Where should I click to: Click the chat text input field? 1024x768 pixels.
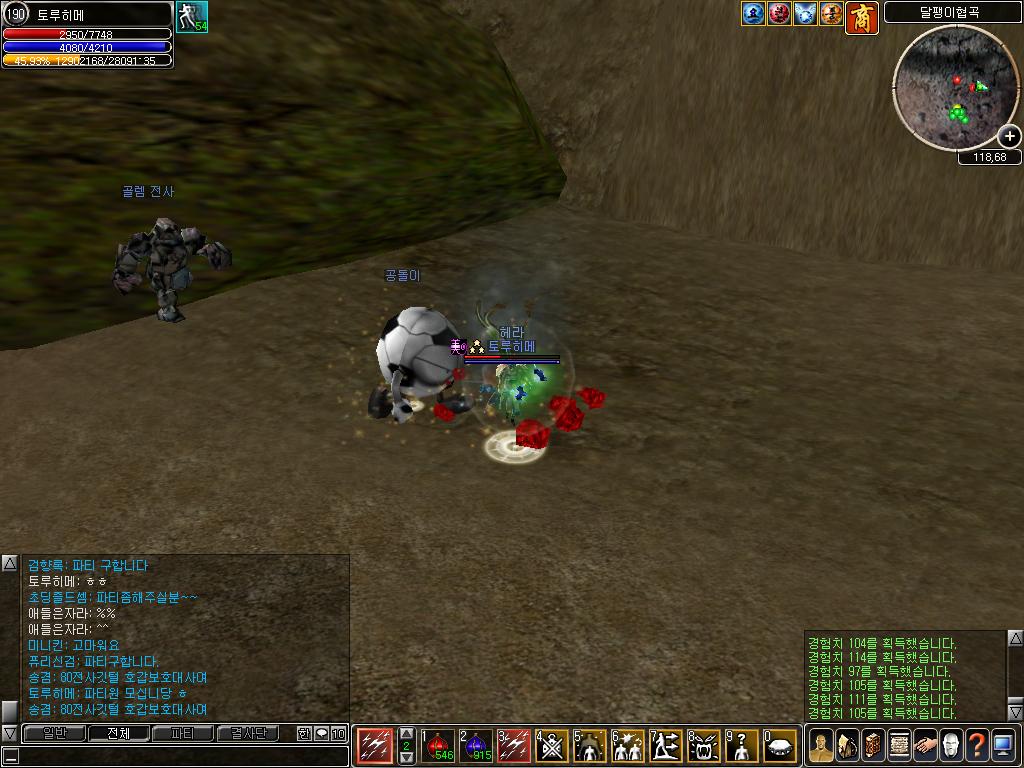[175, 756]
